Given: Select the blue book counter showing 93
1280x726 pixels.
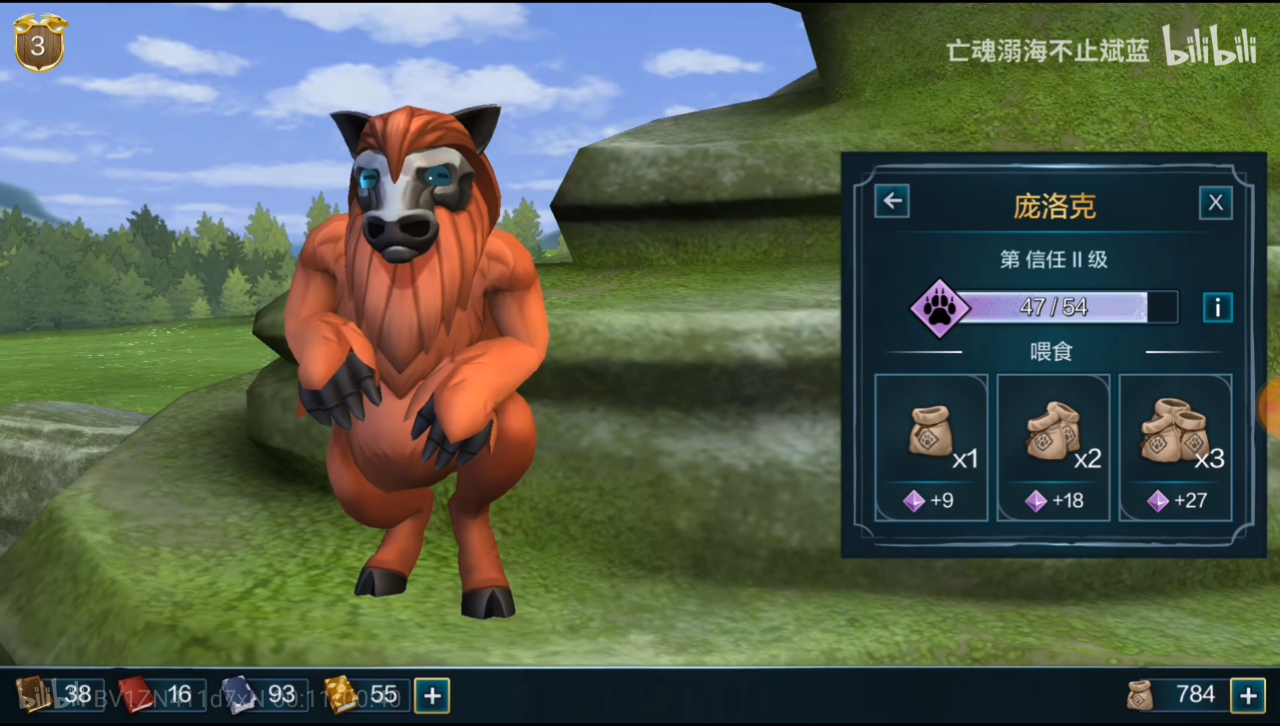Looking at the screenshot, I should point(264,694).
